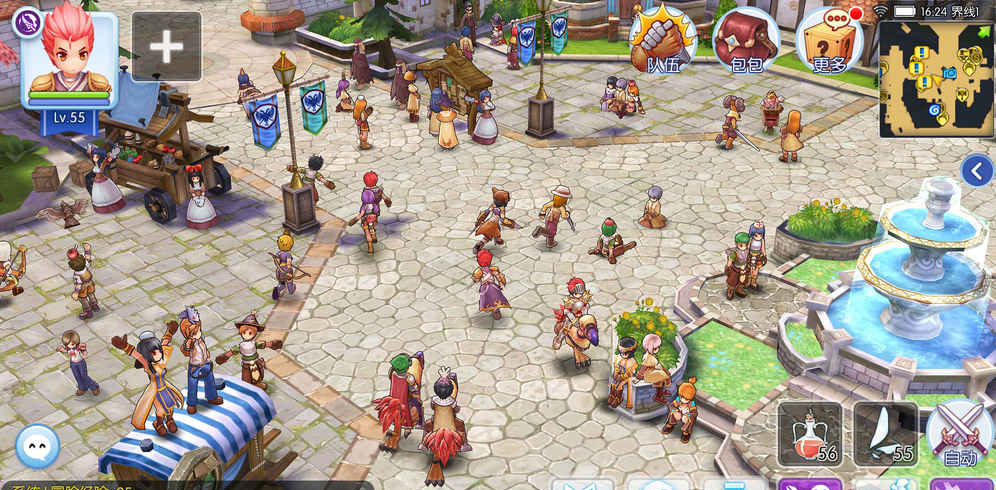Open the chat bubble button
This screenshot has height=490, width=996.
coord(38,446)
